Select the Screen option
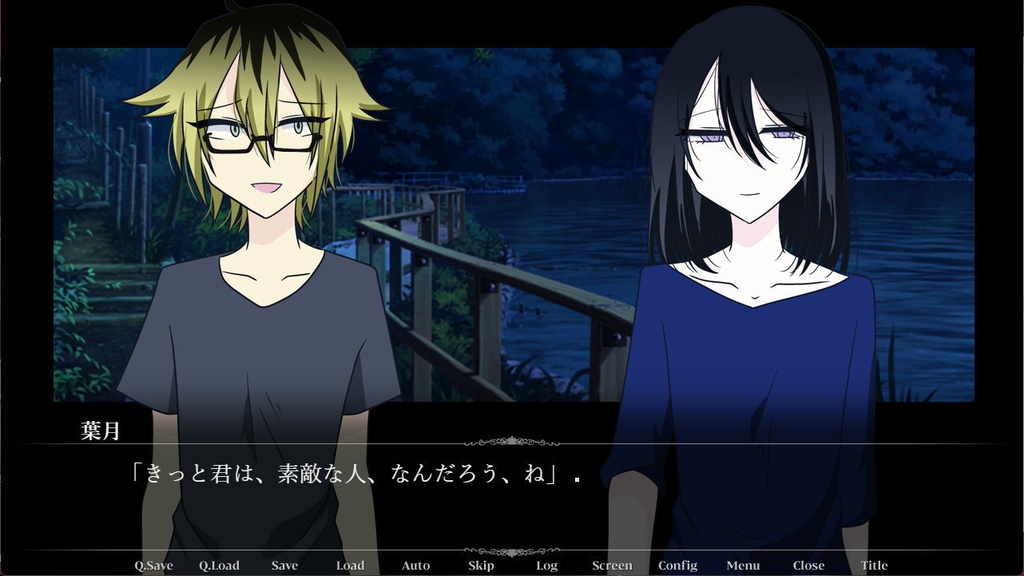 [612, 565]
